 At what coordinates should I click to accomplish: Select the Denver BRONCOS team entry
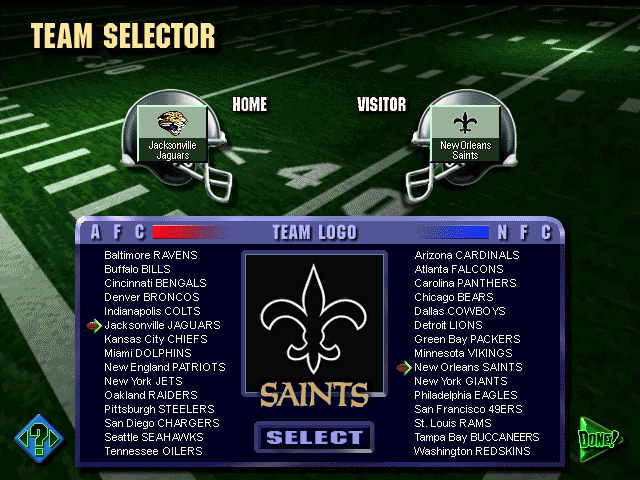coord(151,297)
